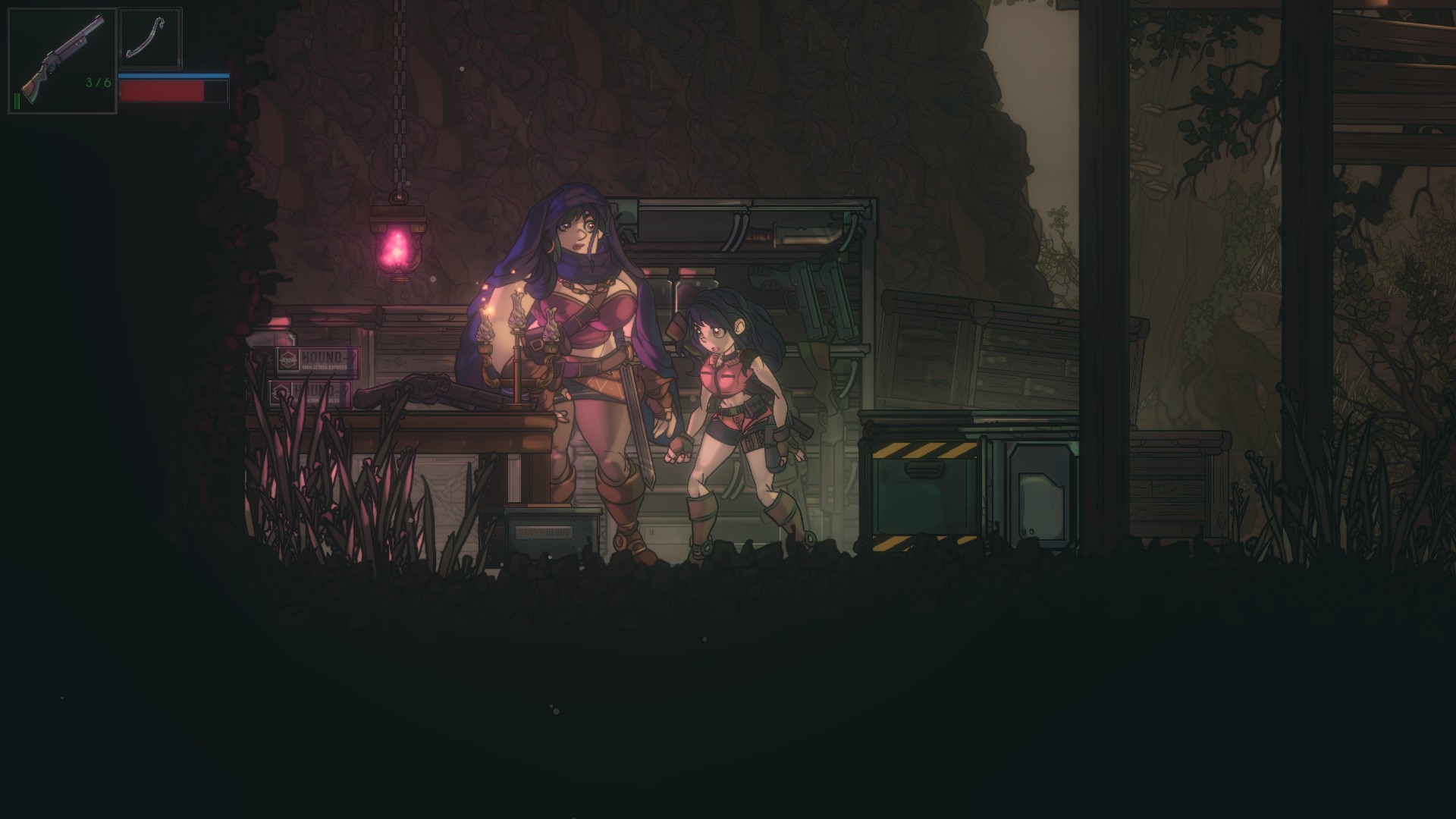The height and width of the screenshot is (819, 1456).
Task: Select the curved blade secondary slot
Action: click(x=150, y=38)
